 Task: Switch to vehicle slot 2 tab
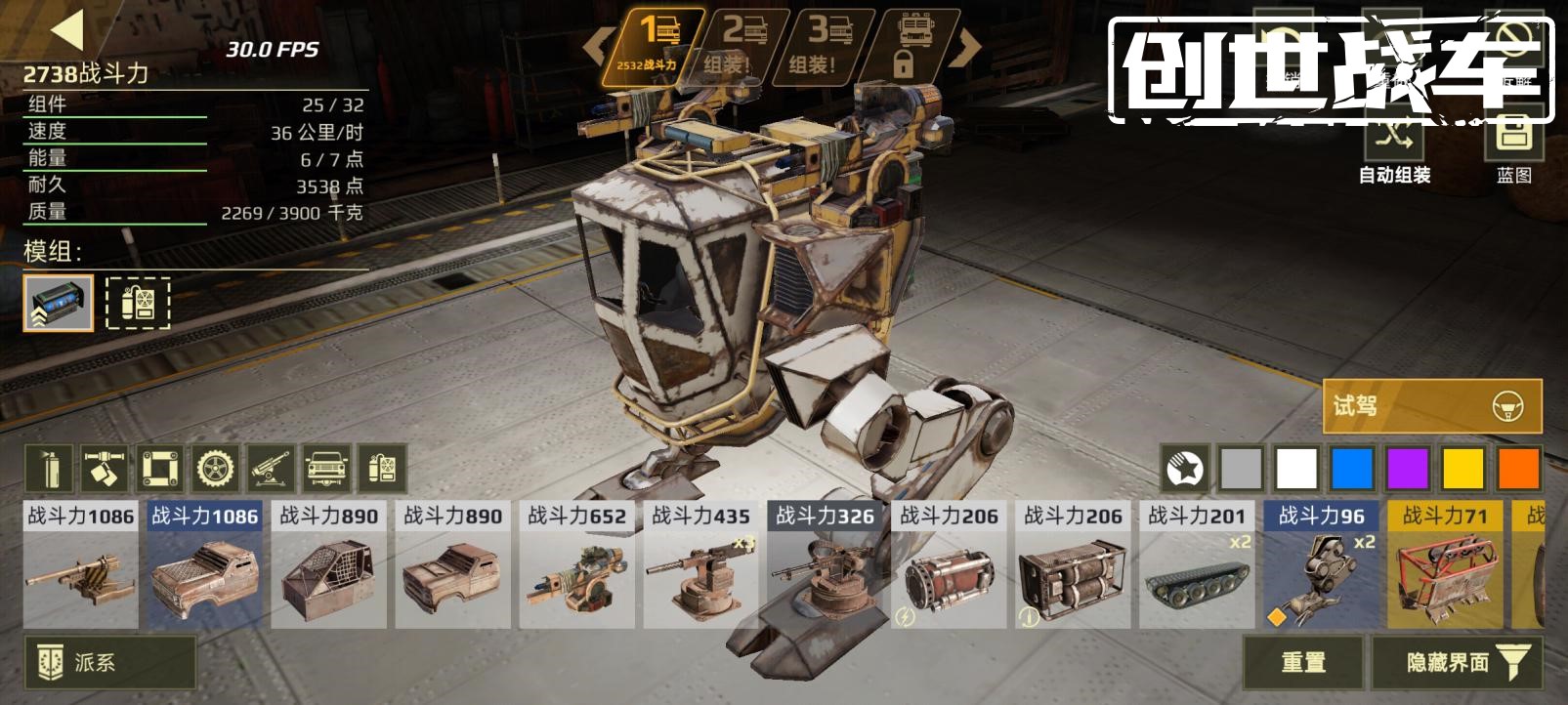(741, 46)
